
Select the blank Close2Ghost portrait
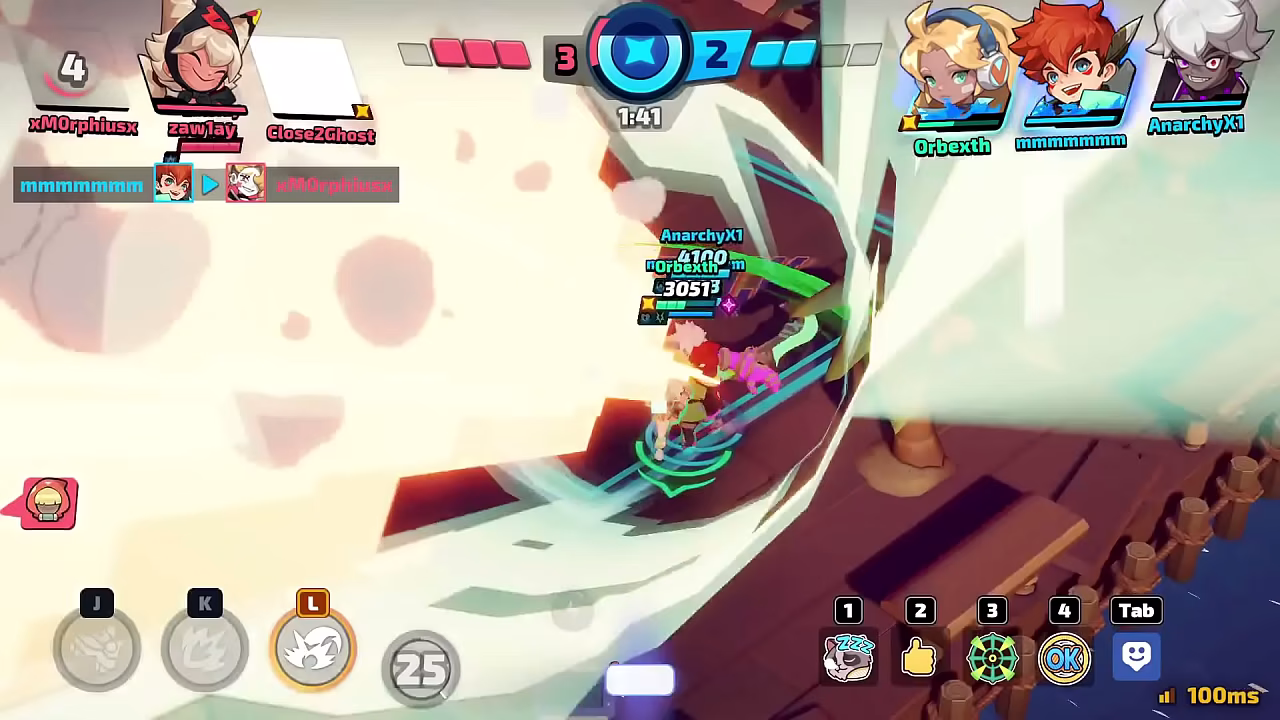tap(312, 78)
